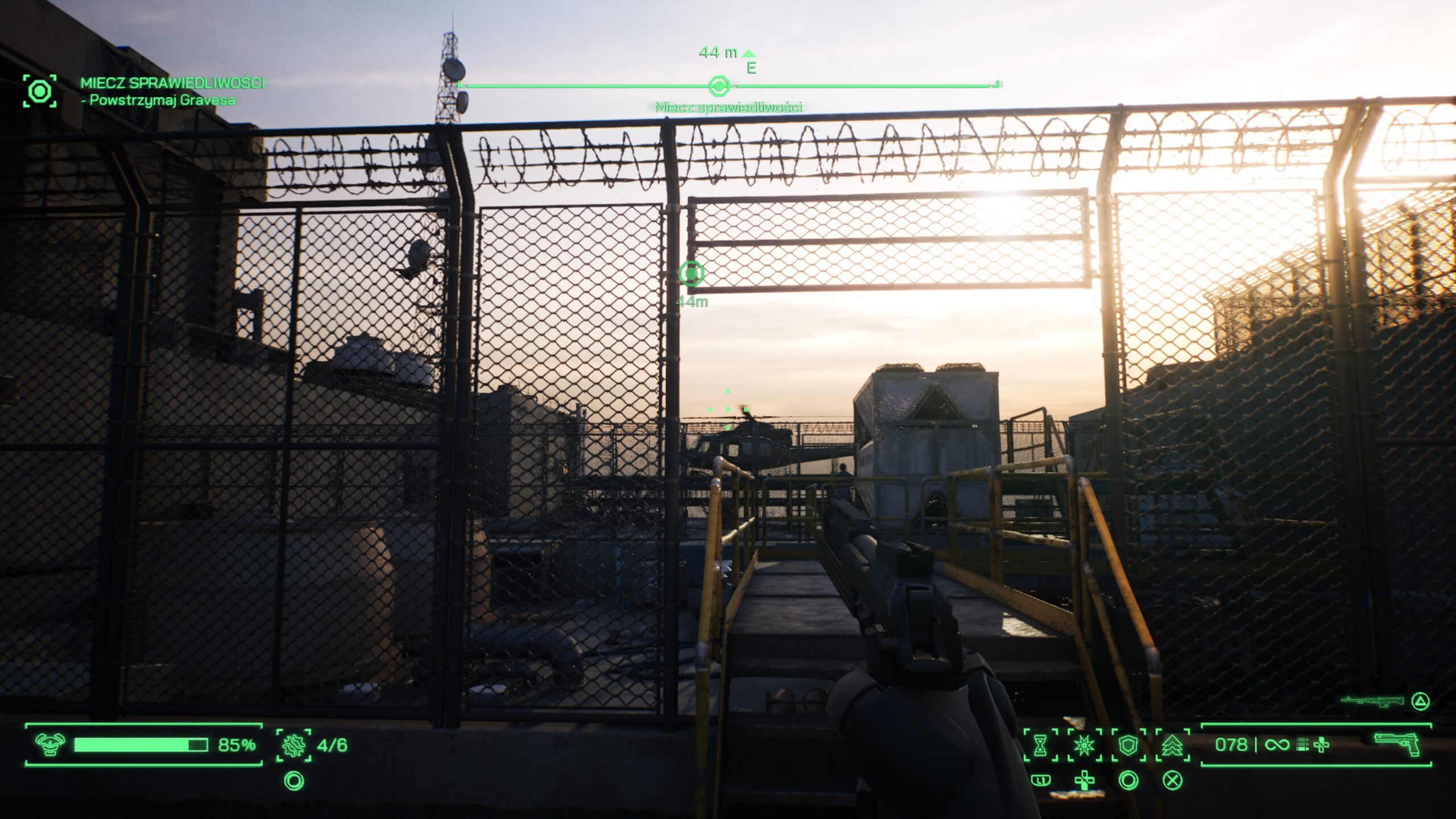Click the RoboCop armor health icon
The height and width of the screenshot is (819, 1456).
[50, 744]
